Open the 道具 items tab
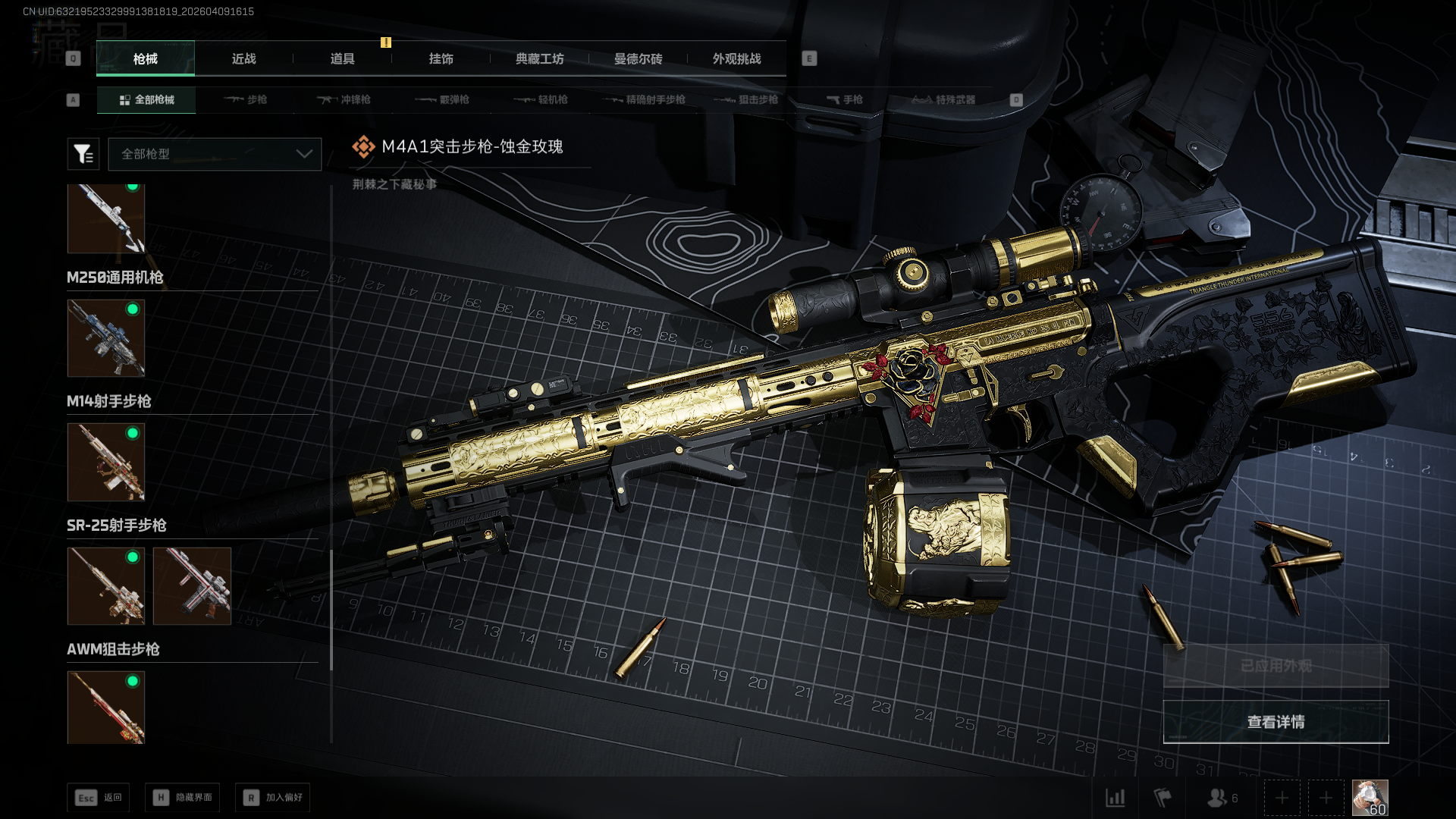The image size is (1456, 819). [x=342, y=59]
